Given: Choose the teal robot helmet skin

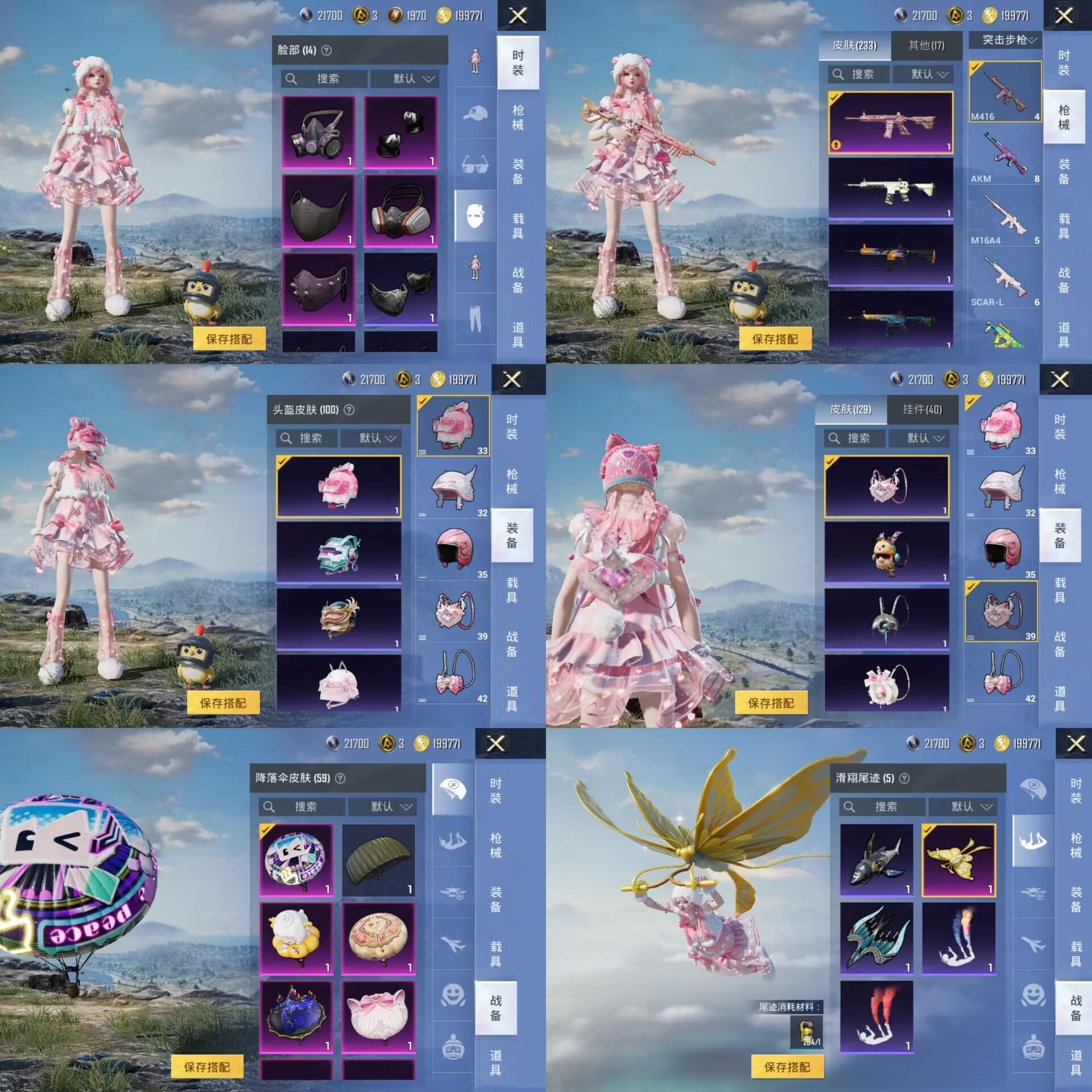Looking at the screenshot, I should click(338, 553).
